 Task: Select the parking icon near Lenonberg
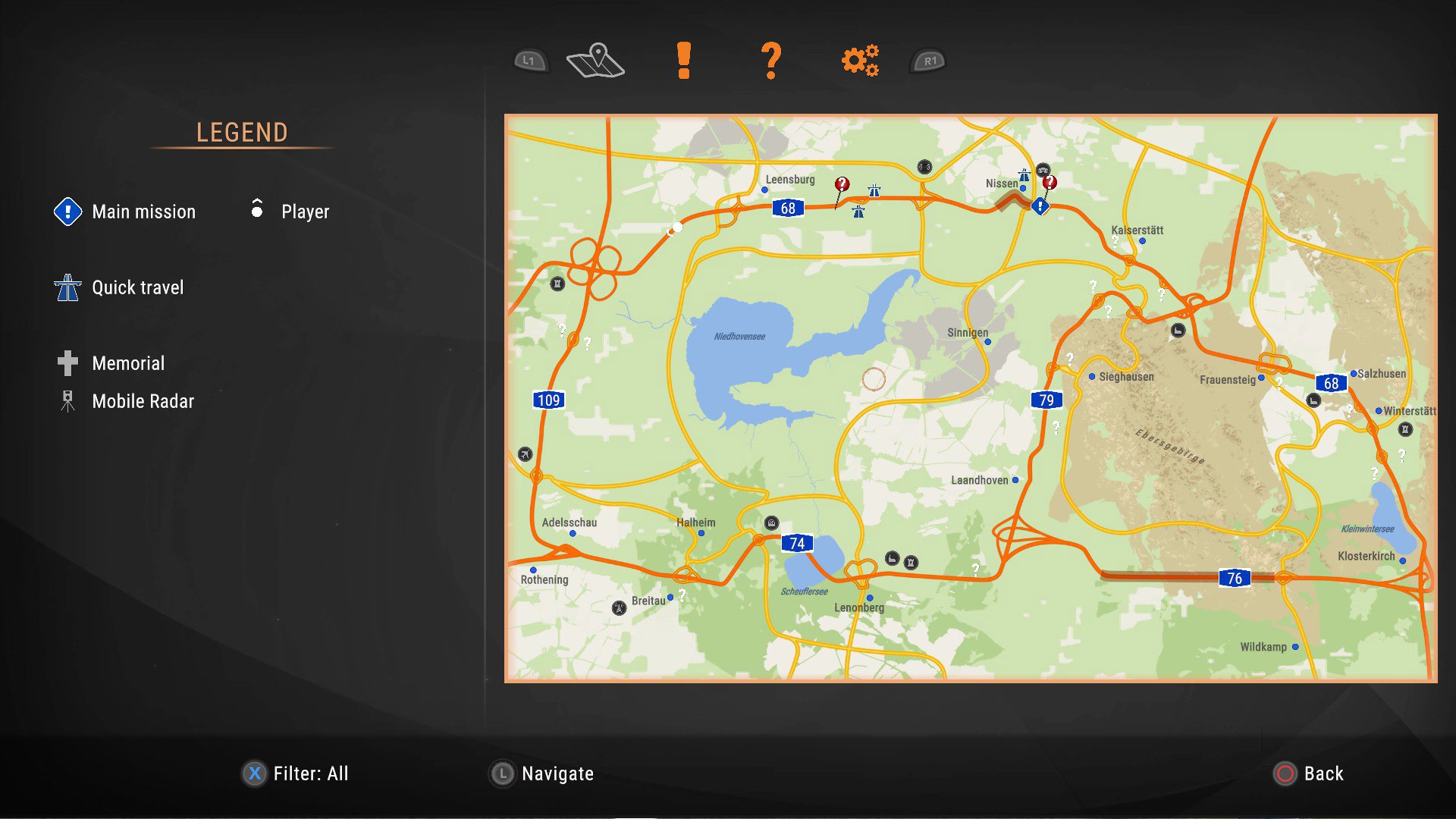[891, 559]
